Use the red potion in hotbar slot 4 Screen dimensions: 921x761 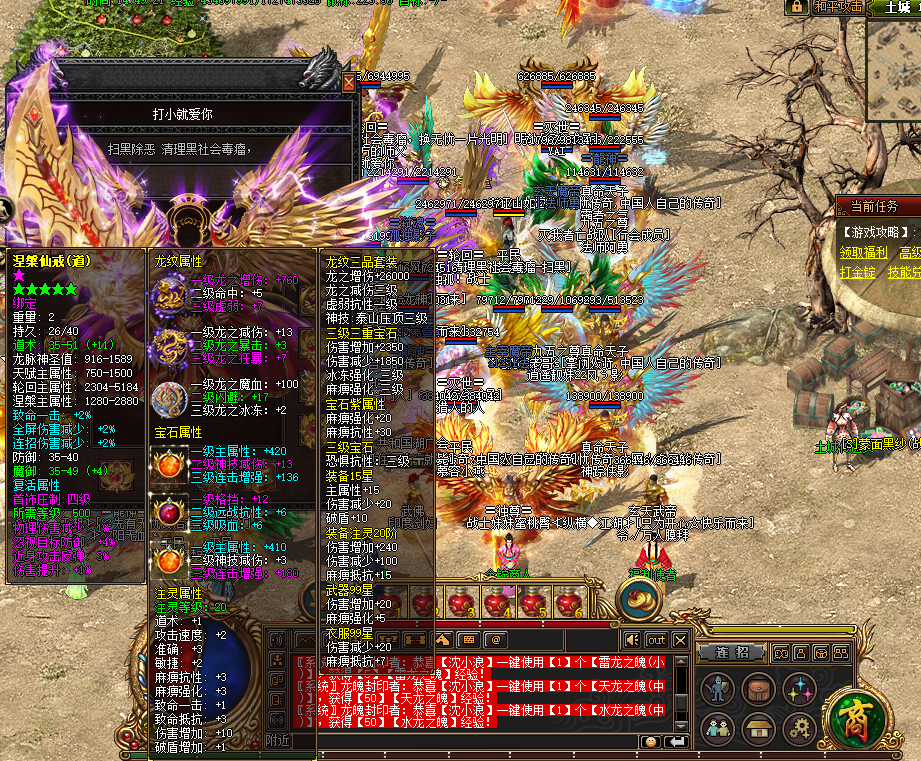tap(497, 604)
